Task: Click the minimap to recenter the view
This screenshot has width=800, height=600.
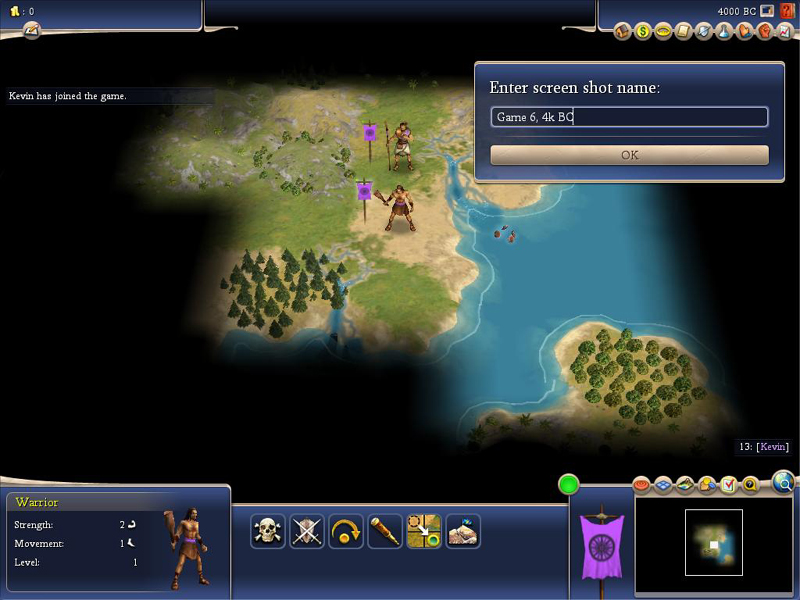Action: click(714, 542)
